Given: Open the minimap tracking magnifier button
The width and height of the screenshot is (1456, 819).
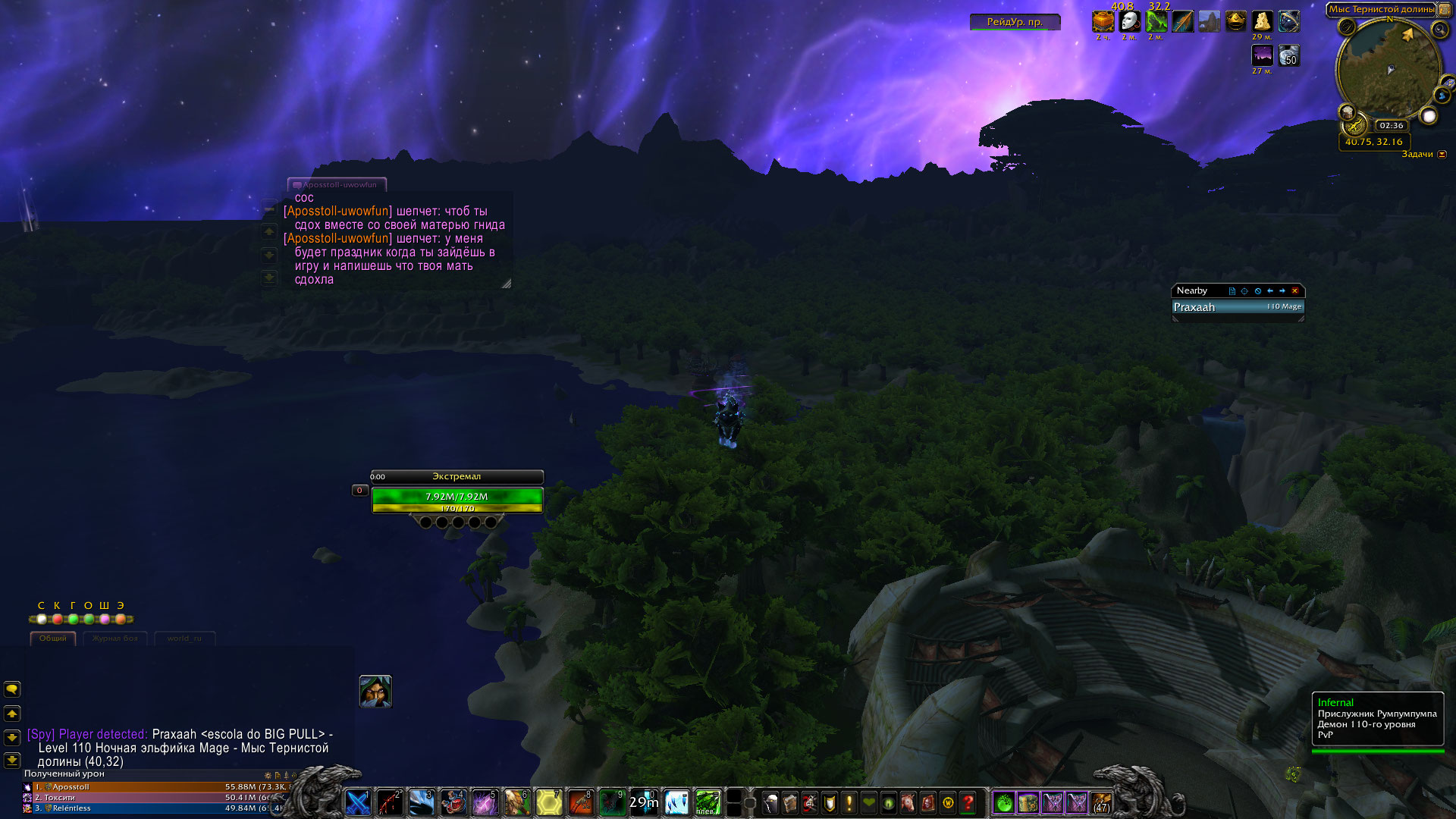Looking at the screenshot, I should (1439, 30).
